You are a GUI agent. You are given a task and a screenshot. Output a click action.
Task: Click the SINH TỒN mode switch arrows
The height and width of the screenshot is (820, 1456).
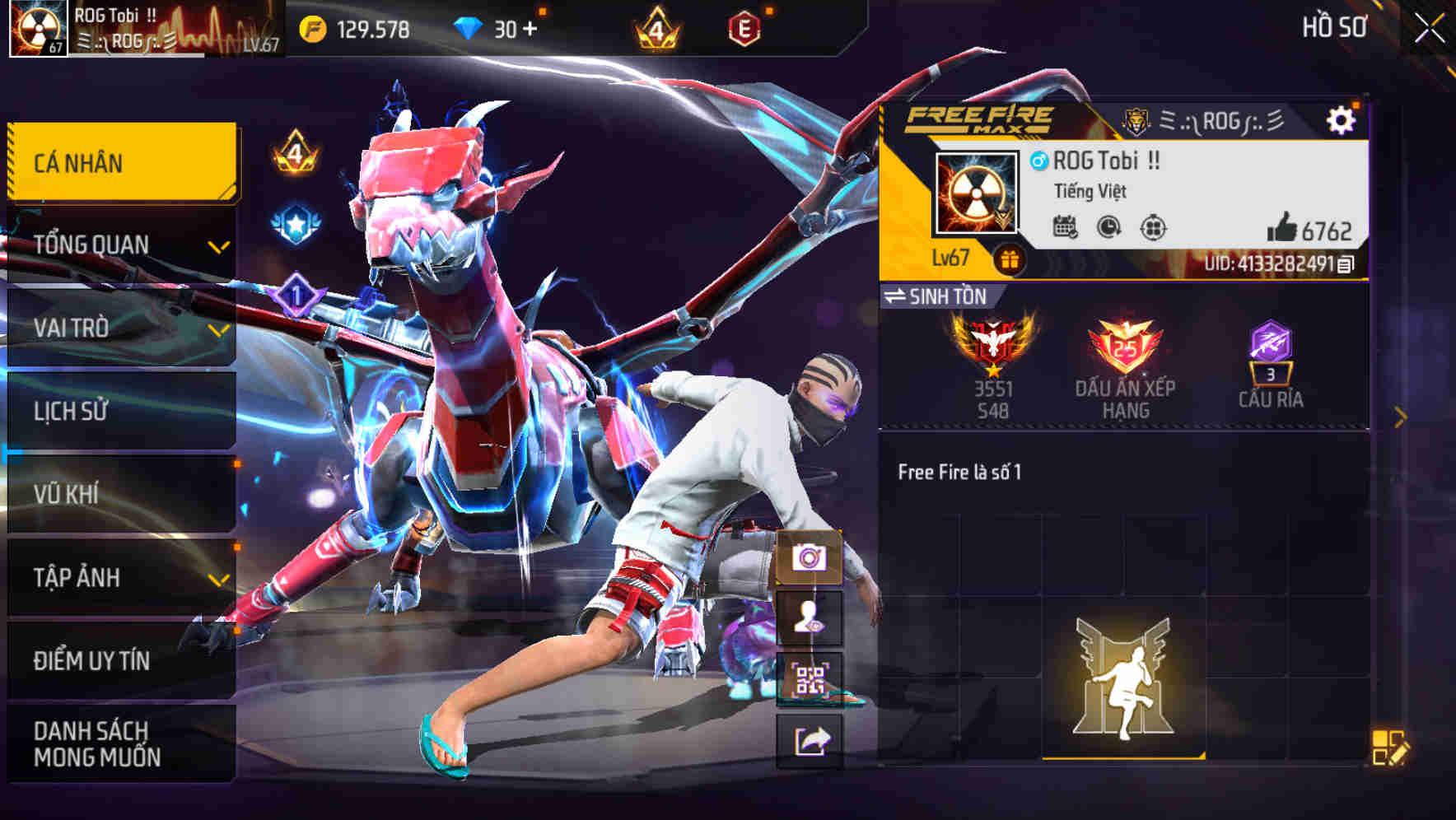tap(897, 297)
